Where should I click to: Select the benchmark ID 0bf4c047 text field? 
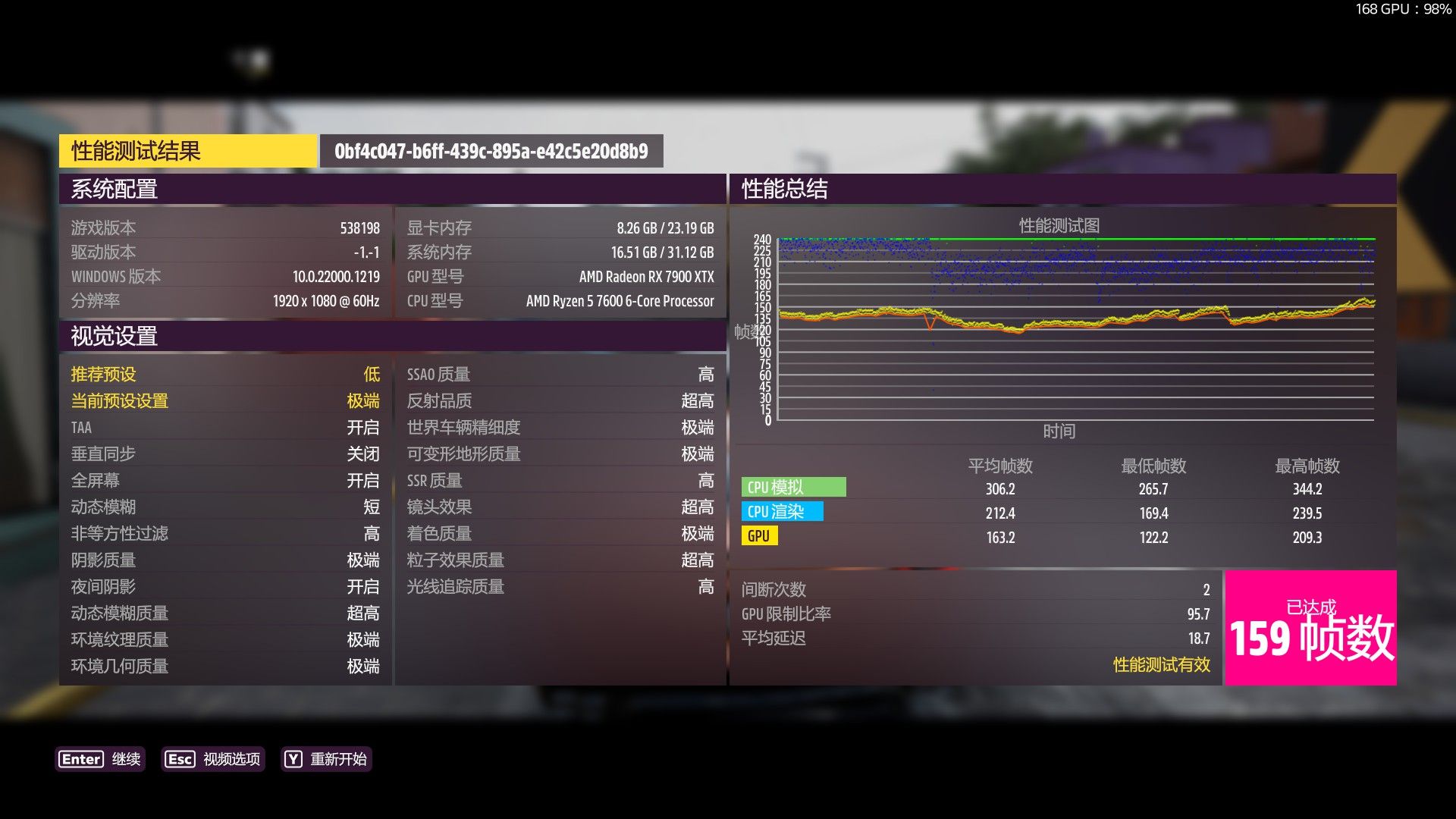click(491, 151)
